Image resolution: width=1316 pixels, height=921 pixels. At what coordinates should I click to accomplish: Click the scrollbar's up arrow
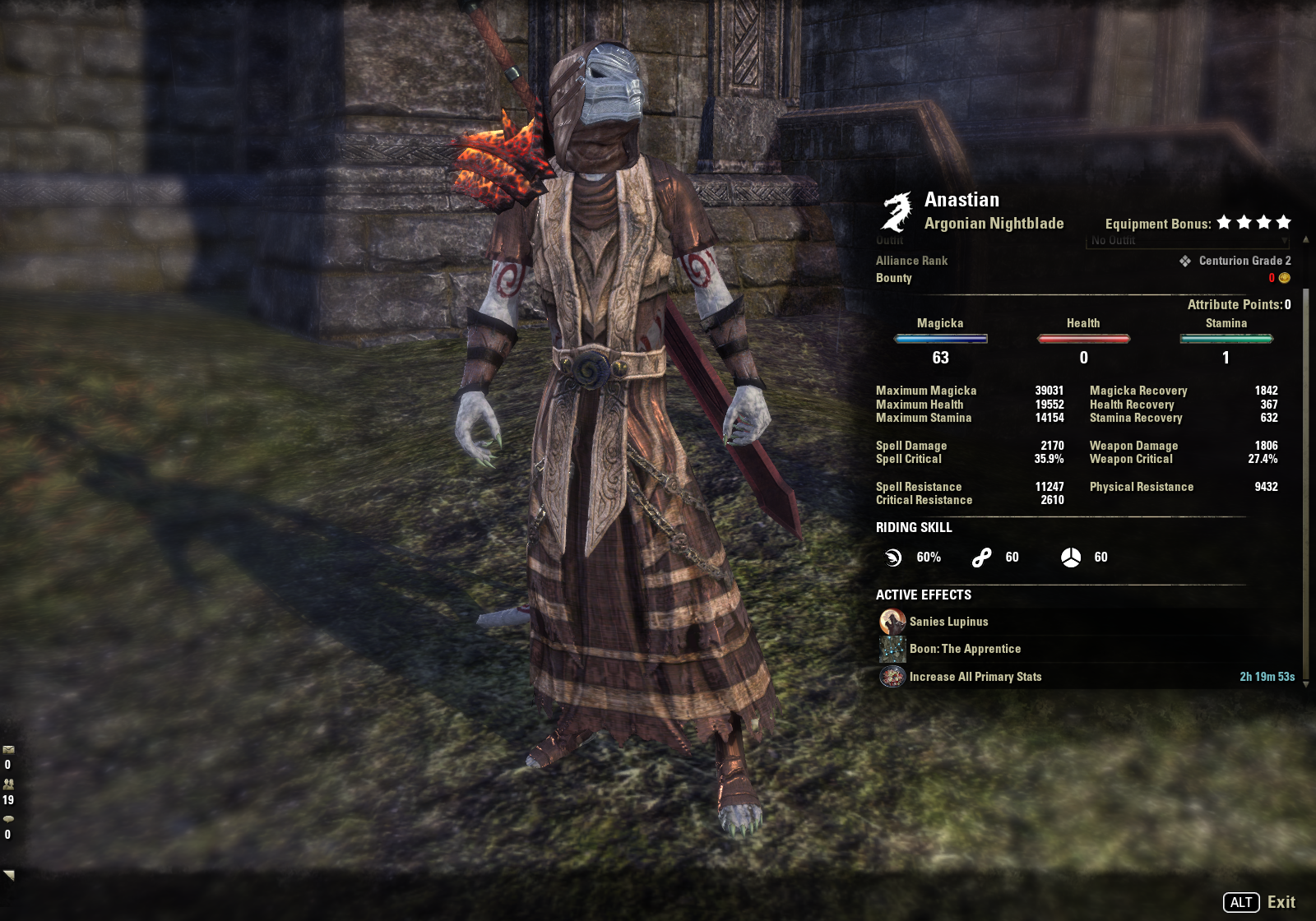(x=1306, y=240)
